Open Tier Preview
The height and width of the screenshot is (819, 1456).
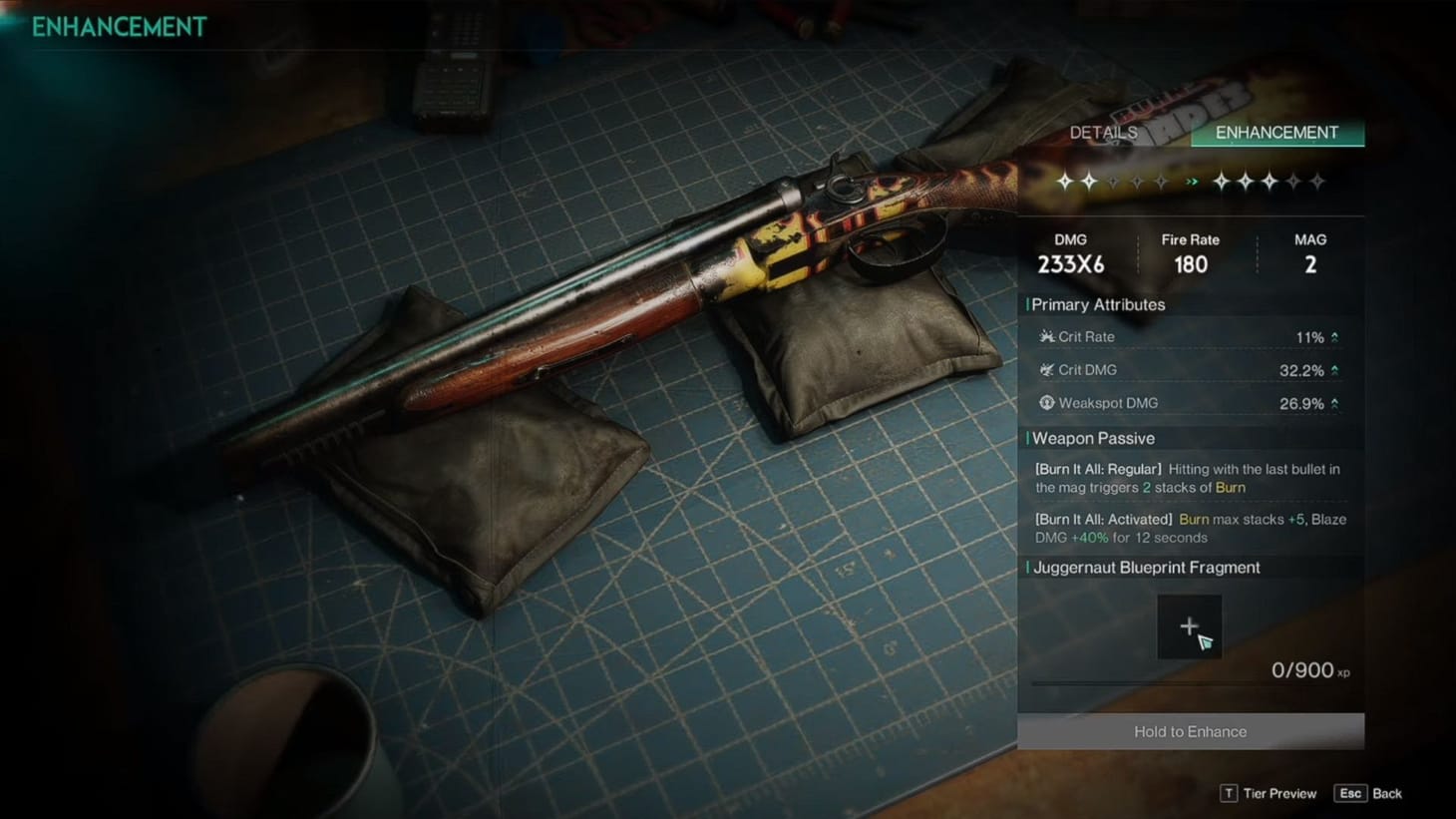[x=1279, y=793]
